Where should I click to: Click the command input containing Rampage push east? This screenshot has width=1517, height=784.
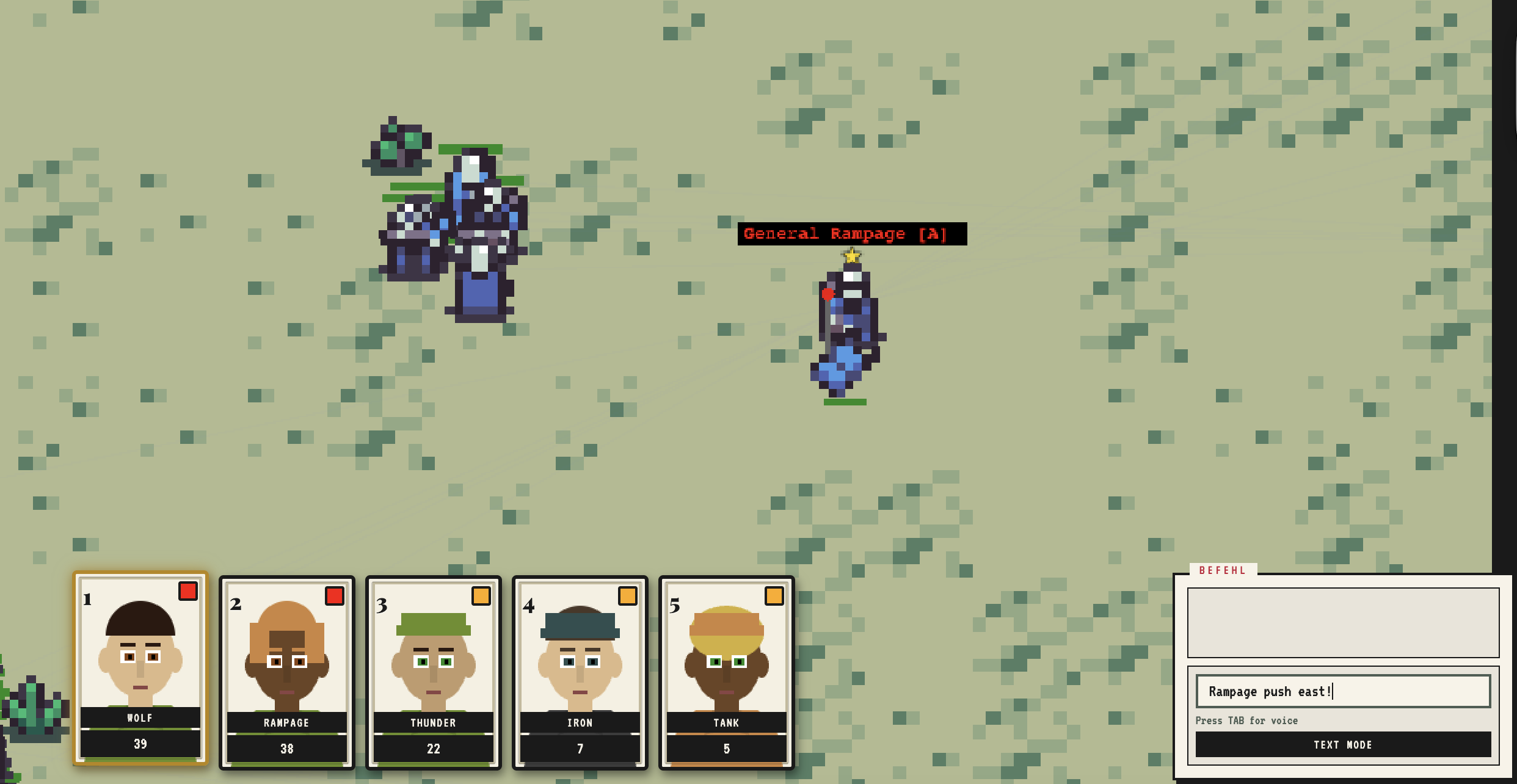tap(1343, 691)
